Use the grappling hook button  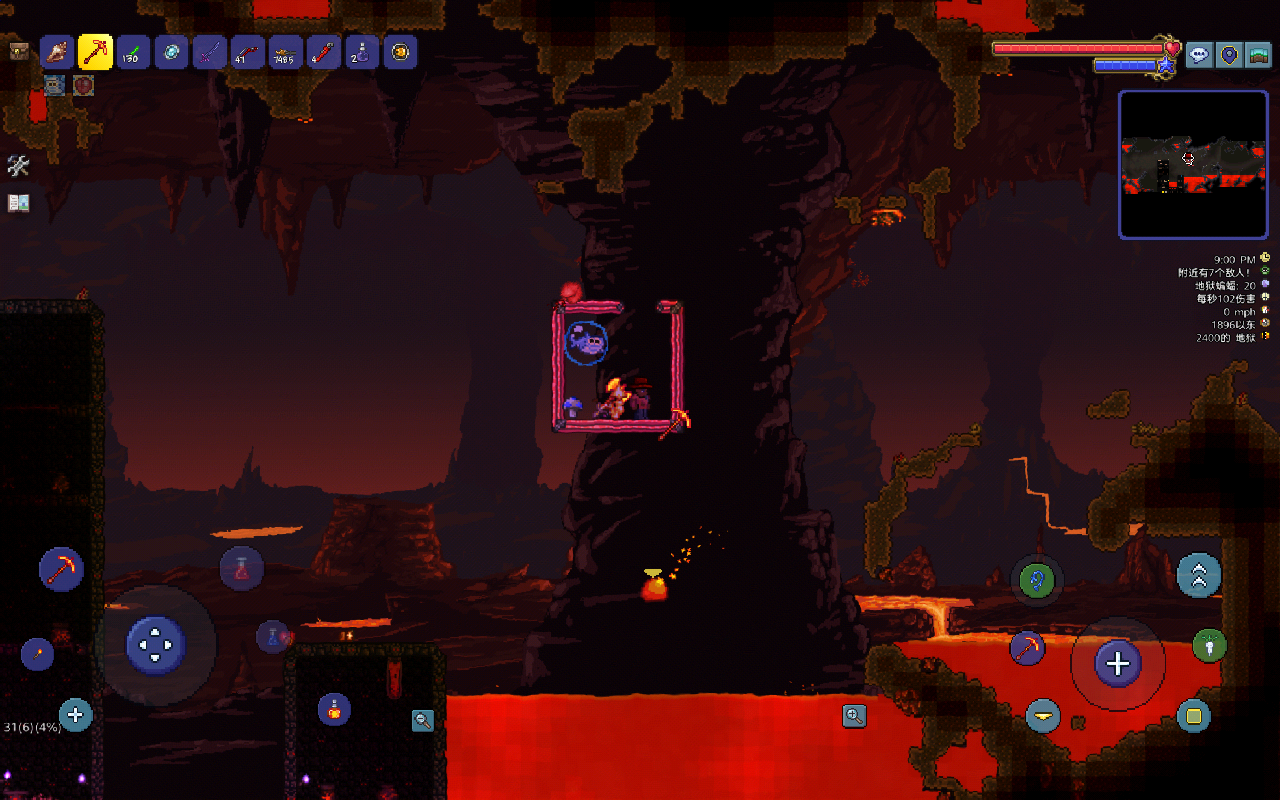tap(1036, 579)
